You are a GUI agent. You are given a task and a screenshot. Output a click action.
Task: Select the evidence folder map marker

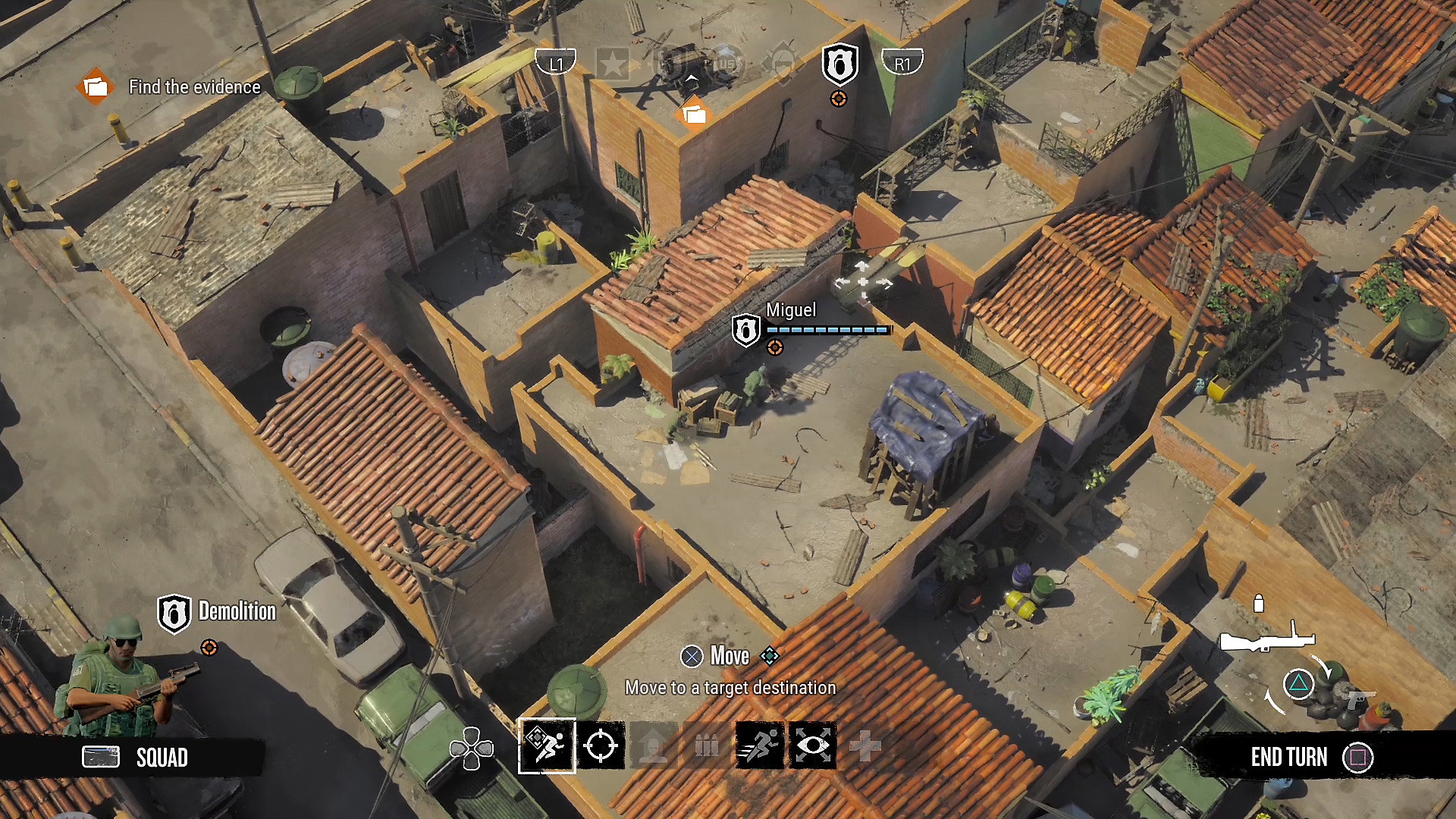point(694,115)
